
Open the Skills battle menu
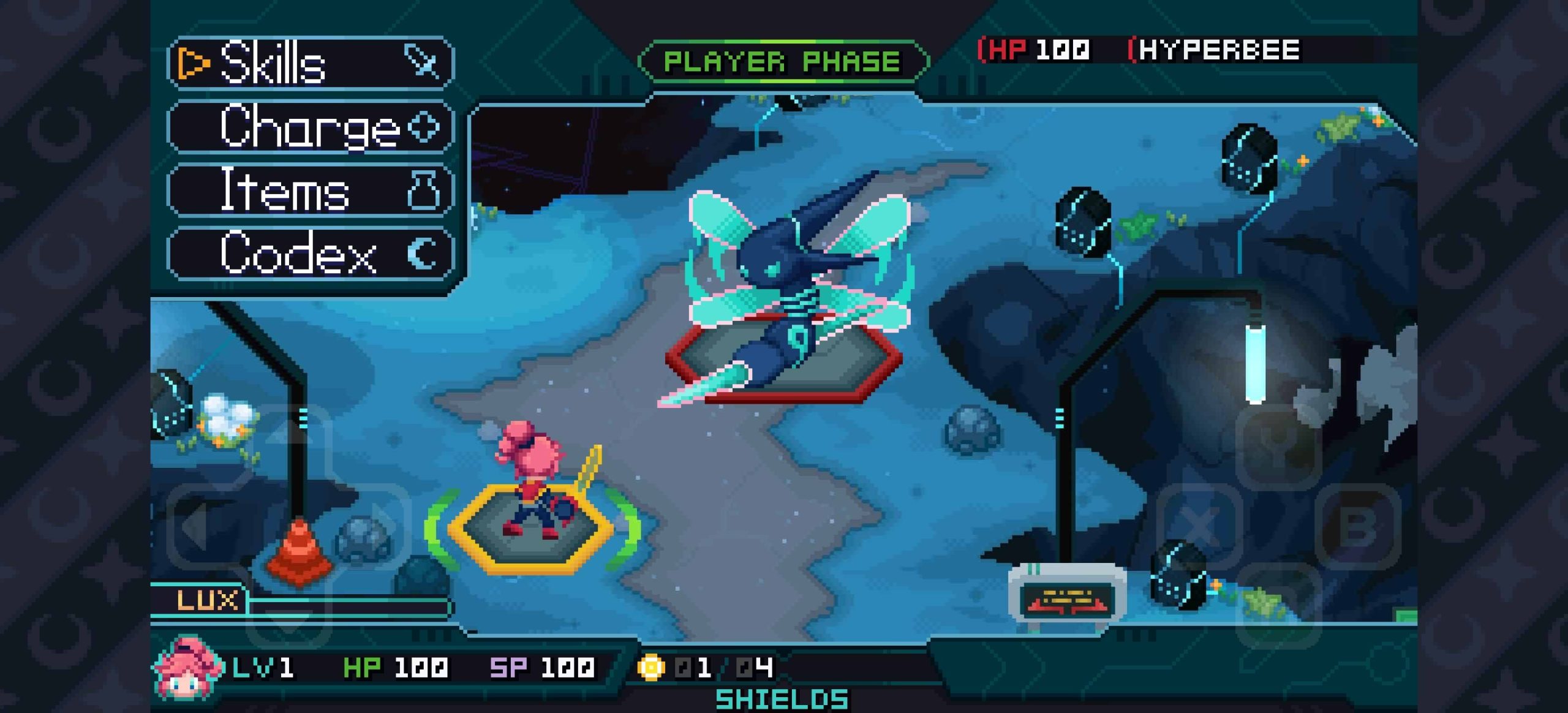point(310,63)
